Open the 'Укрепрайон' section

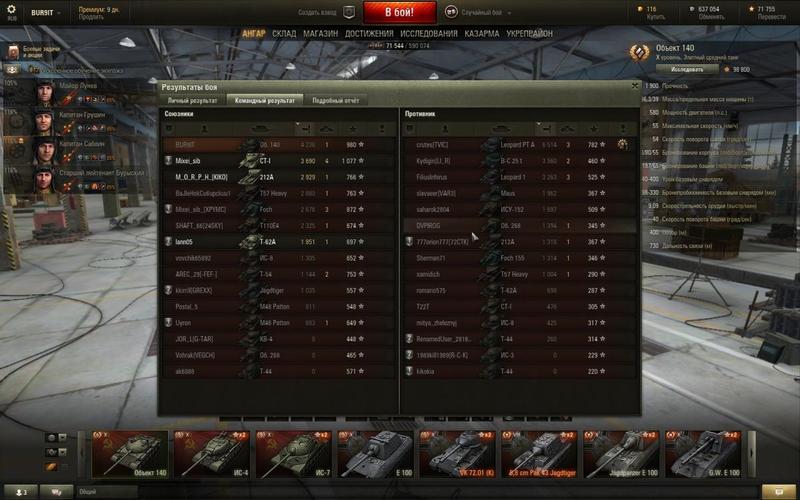click(x=530, y=33)
